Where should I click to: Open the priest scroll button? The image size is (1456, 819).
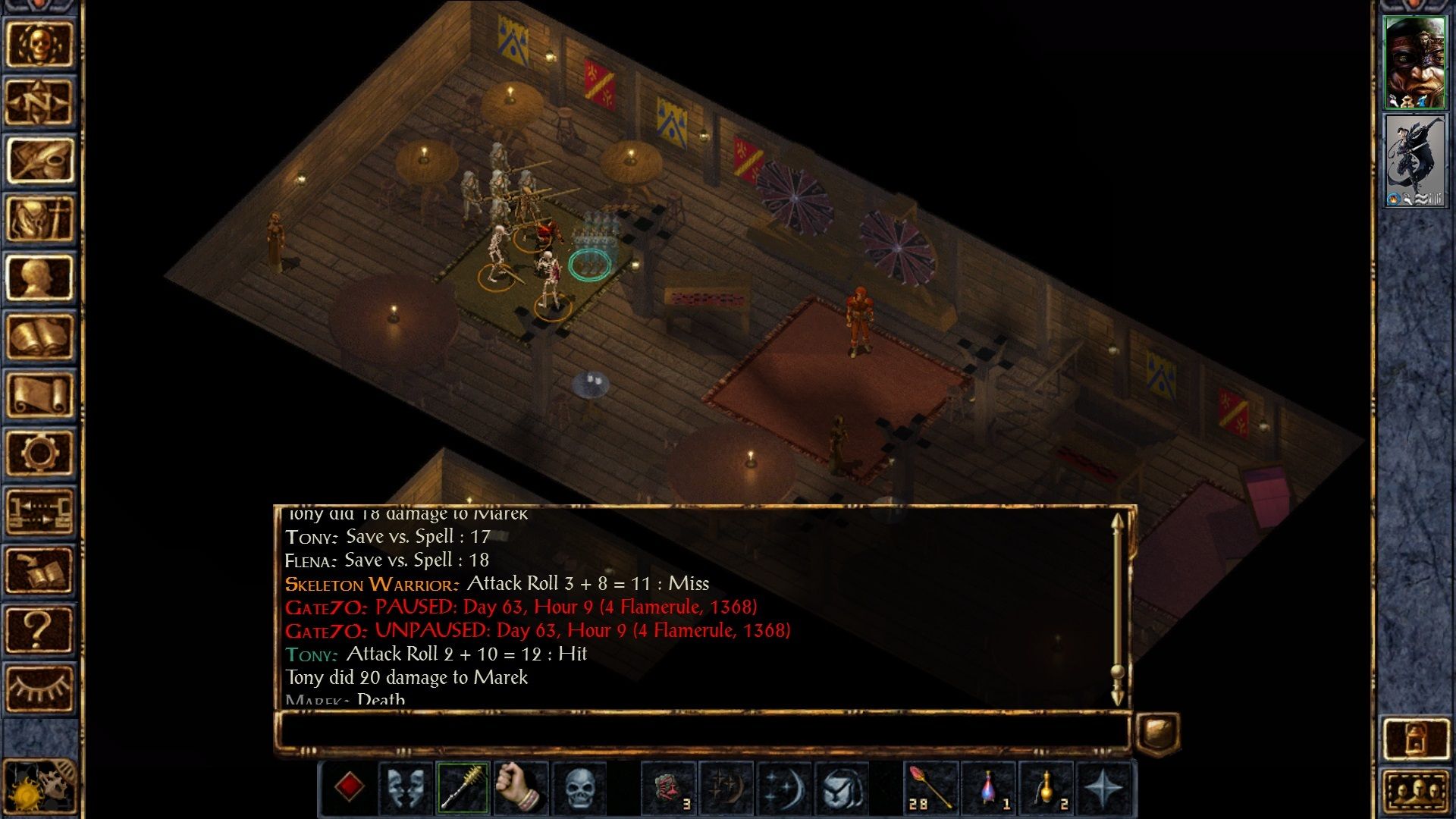tap(39, 395)
